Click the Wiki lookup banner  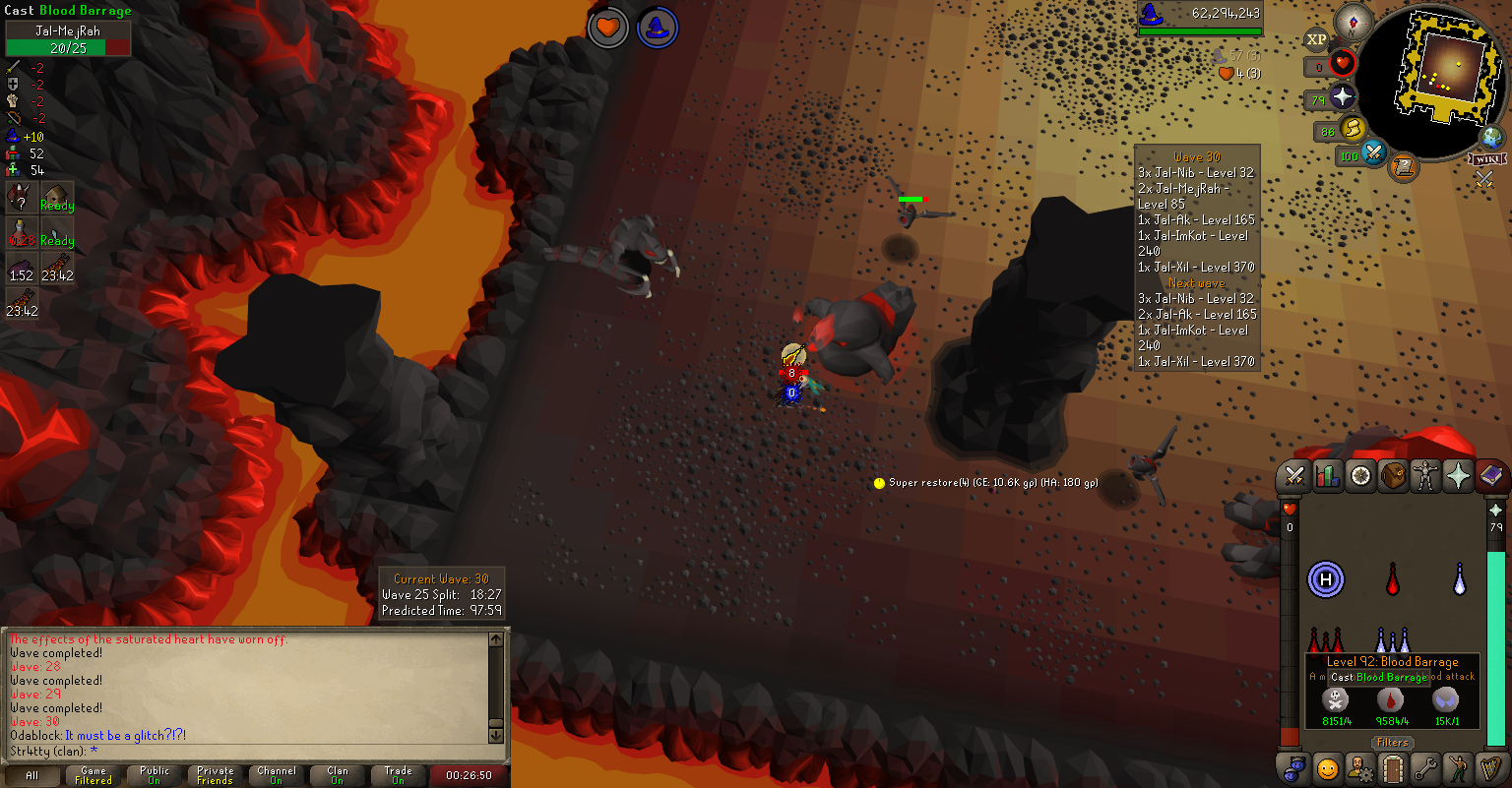point(1487,159)
